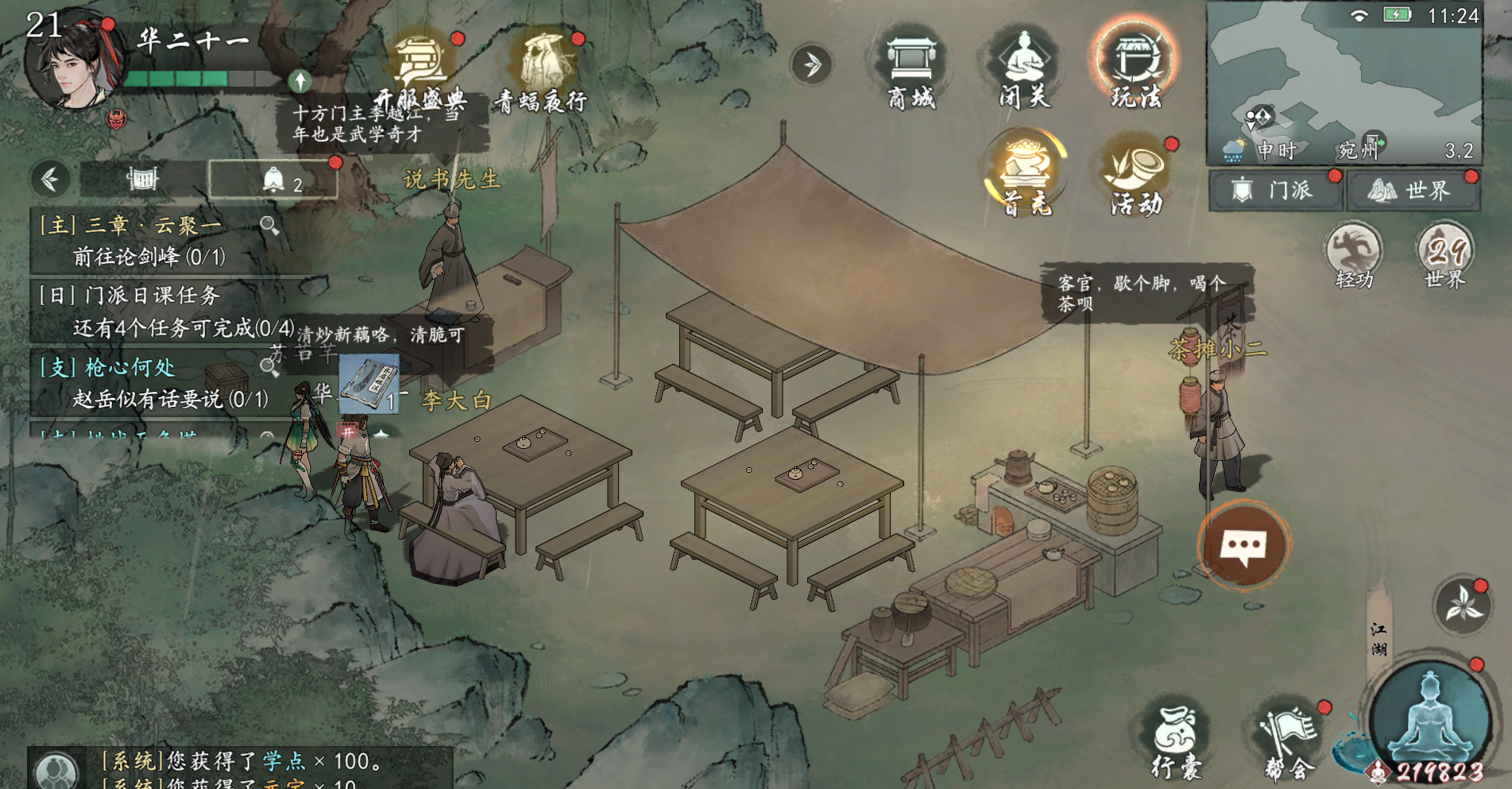
Task: Open the 行囊 inventory bag
Action: click(1176, 741)
